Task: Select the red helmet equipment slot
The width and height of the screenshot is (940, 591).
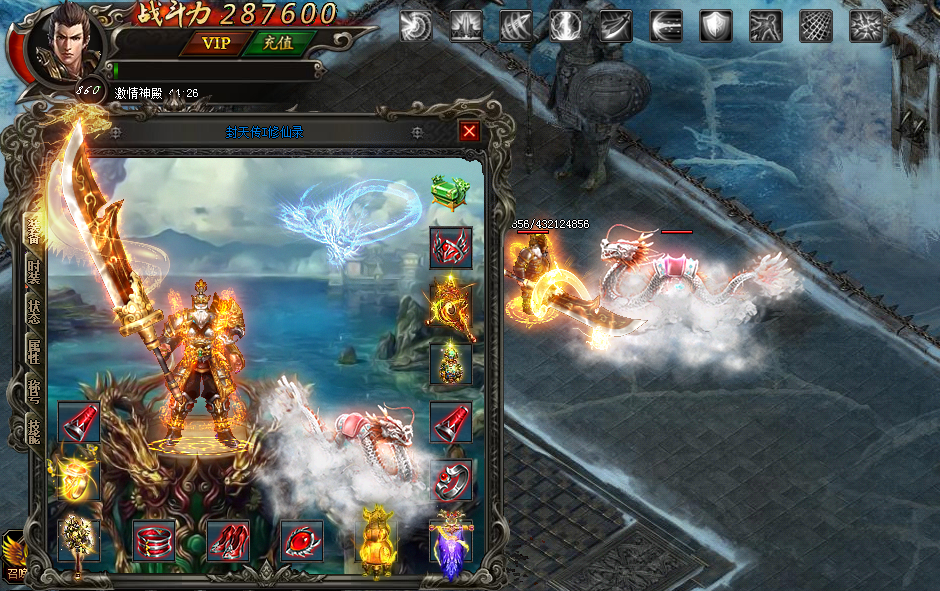Action: (x=451, y=248)
